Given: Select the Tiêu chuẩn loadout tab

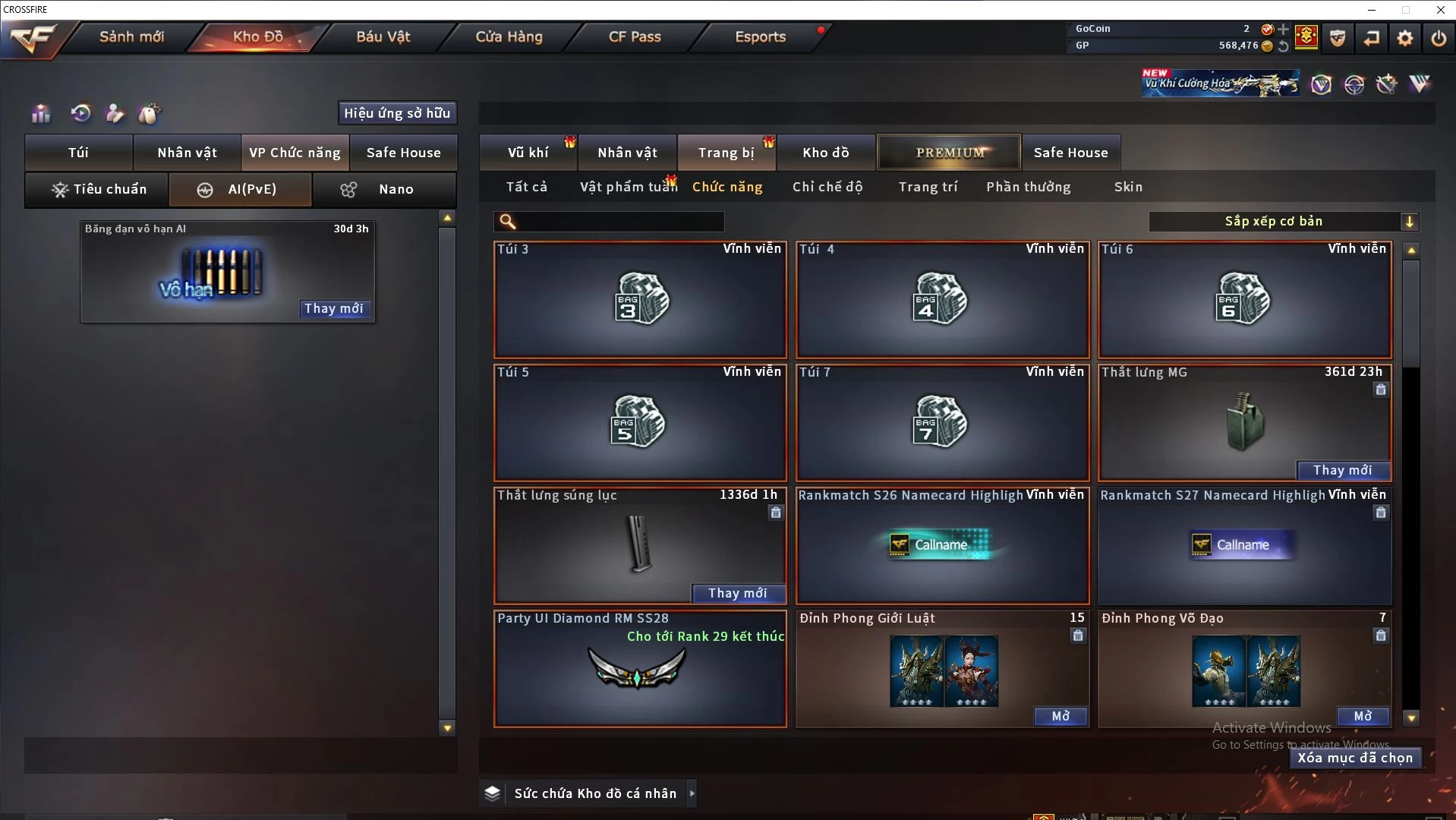Looking at the screenshot, I should [97, 189].
